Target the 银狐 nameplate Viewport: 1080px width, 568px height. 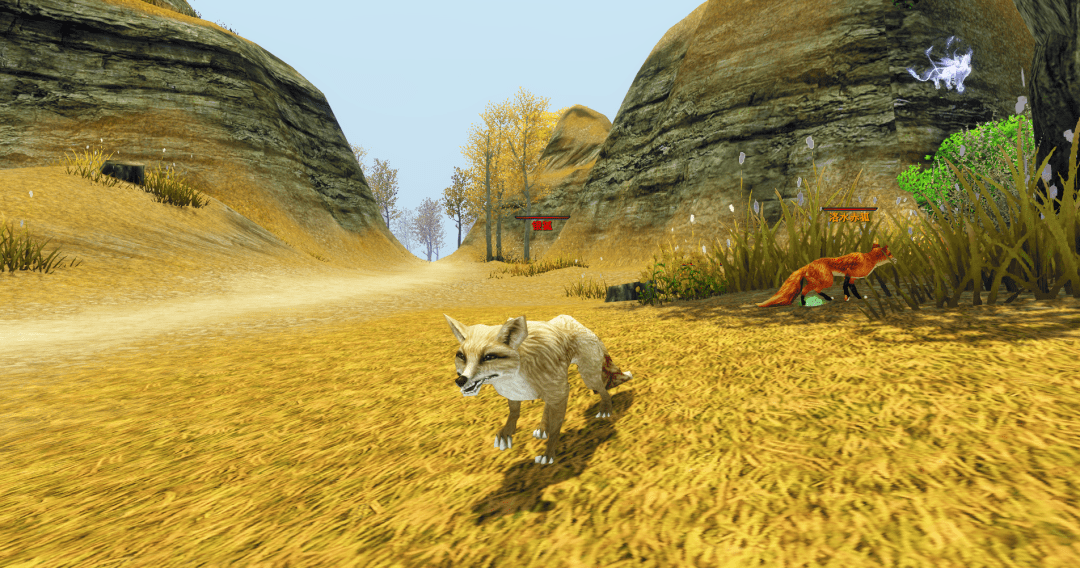pos(542,224)
